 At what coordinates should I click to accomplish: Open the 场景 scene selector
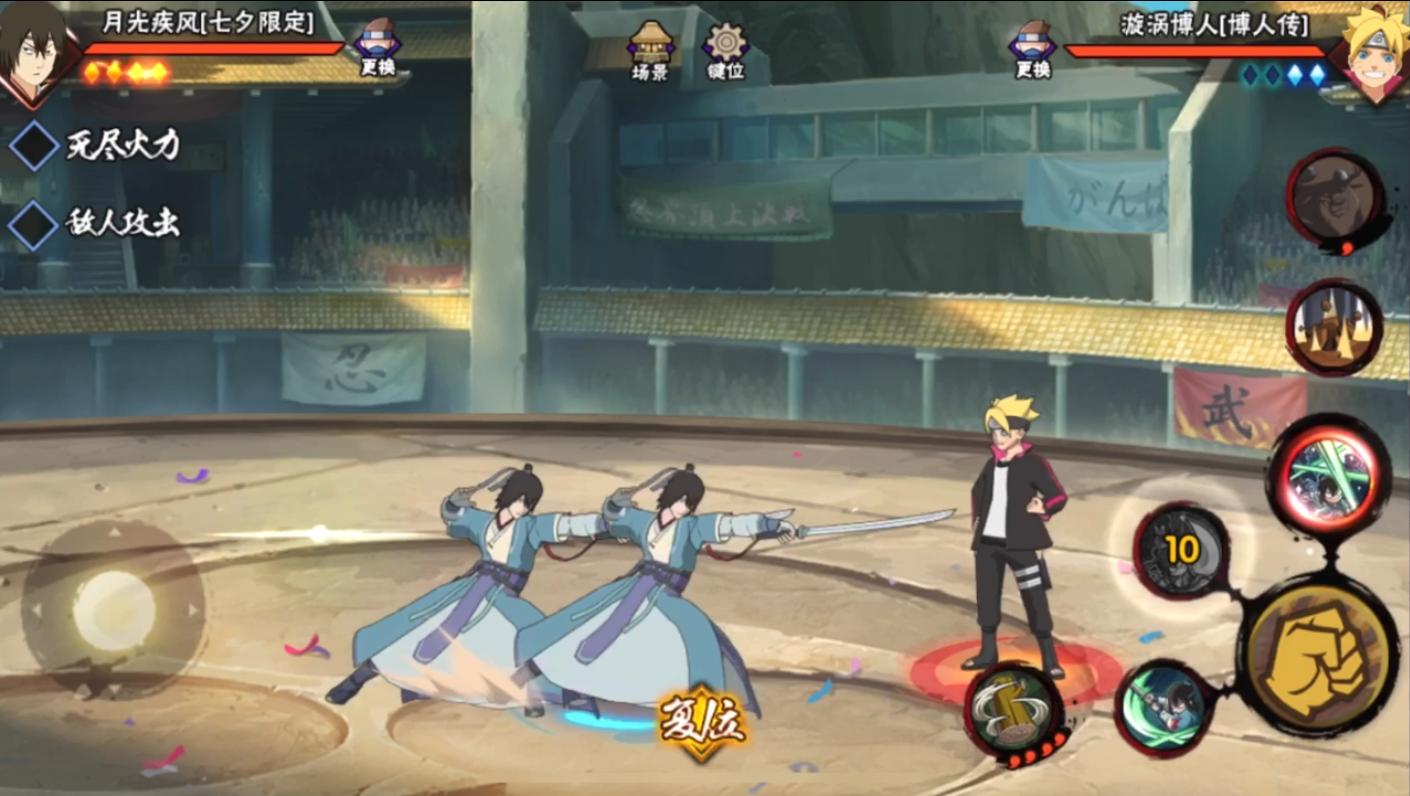650,50
